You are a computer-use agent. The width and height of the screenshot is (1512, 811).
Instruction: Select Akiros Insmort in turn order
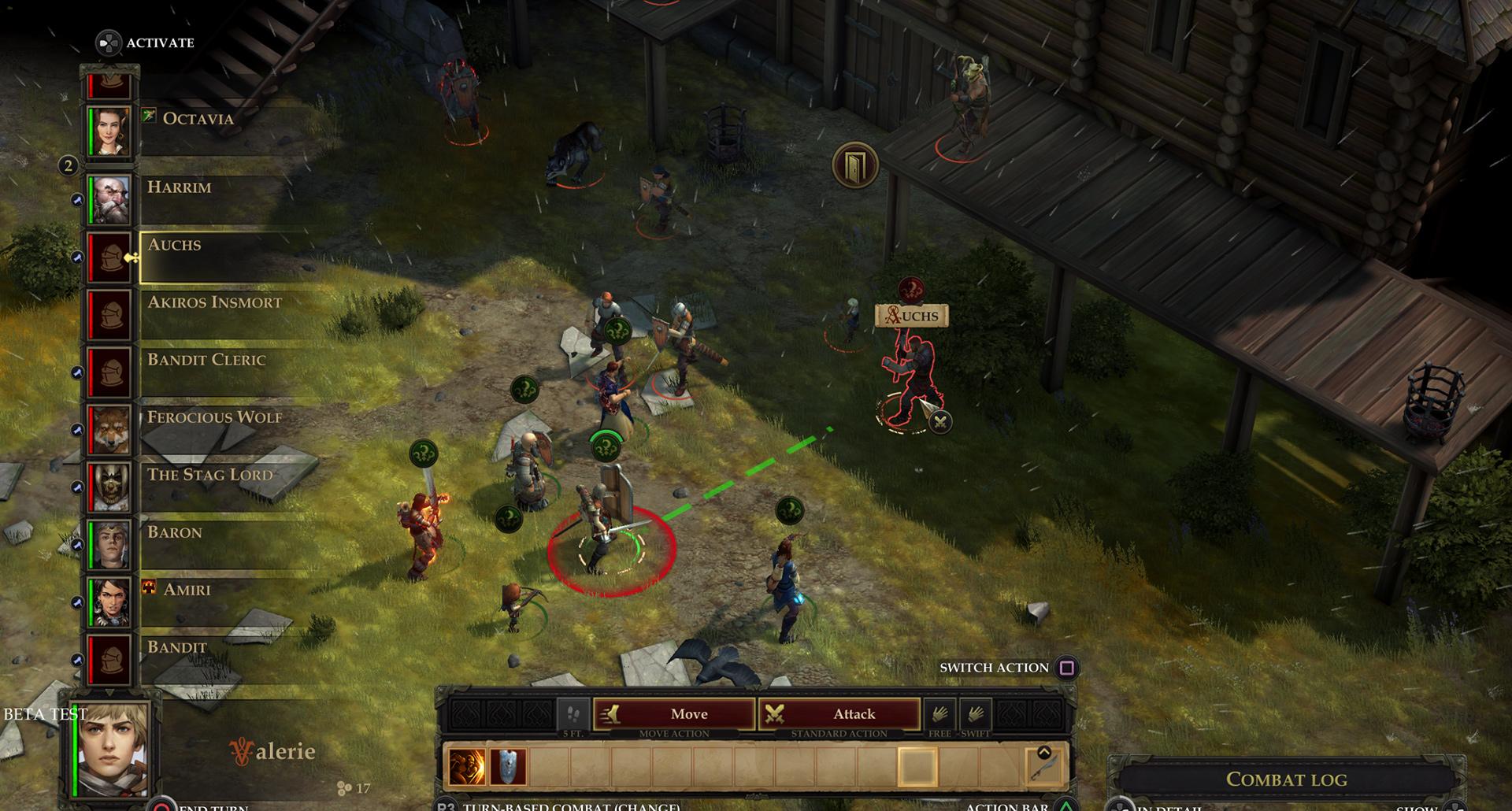(x=109, y=314)
